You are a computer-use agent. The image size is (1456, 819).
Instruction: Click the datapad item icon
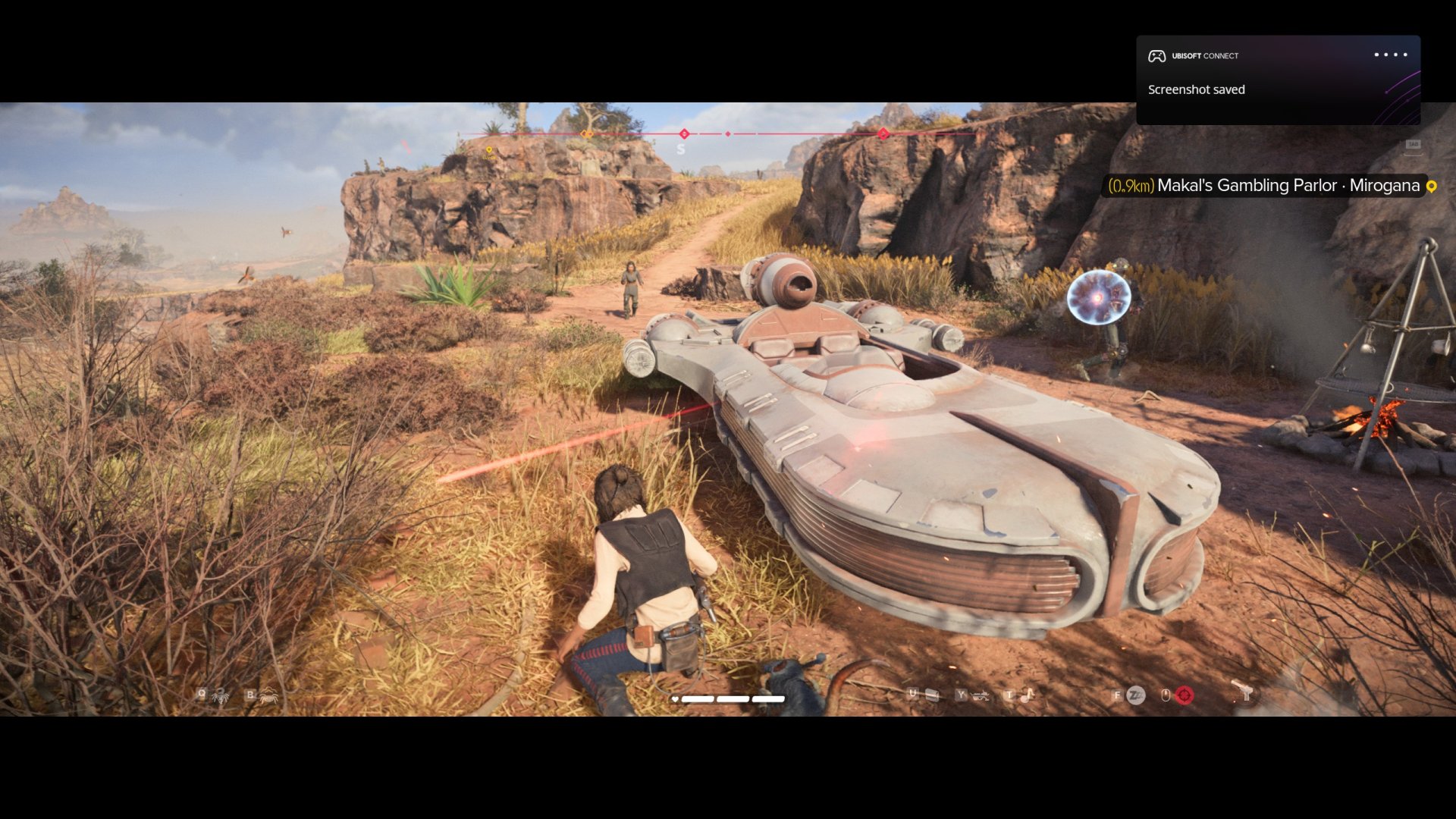(x=932, y=695)
